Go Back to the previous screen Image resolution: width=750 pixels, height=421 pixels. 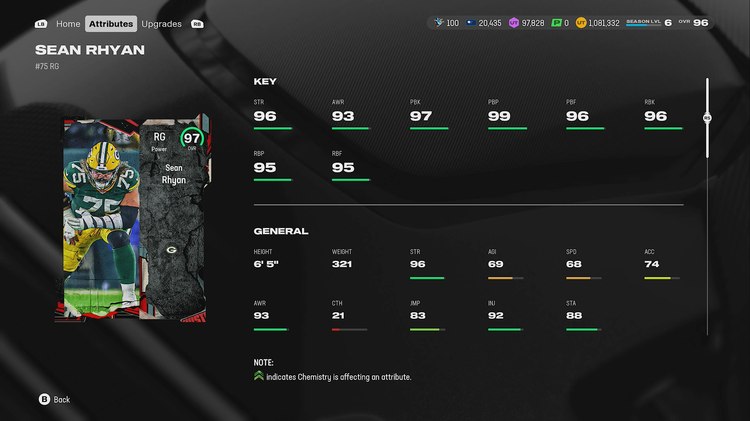[x=55, y=399]
